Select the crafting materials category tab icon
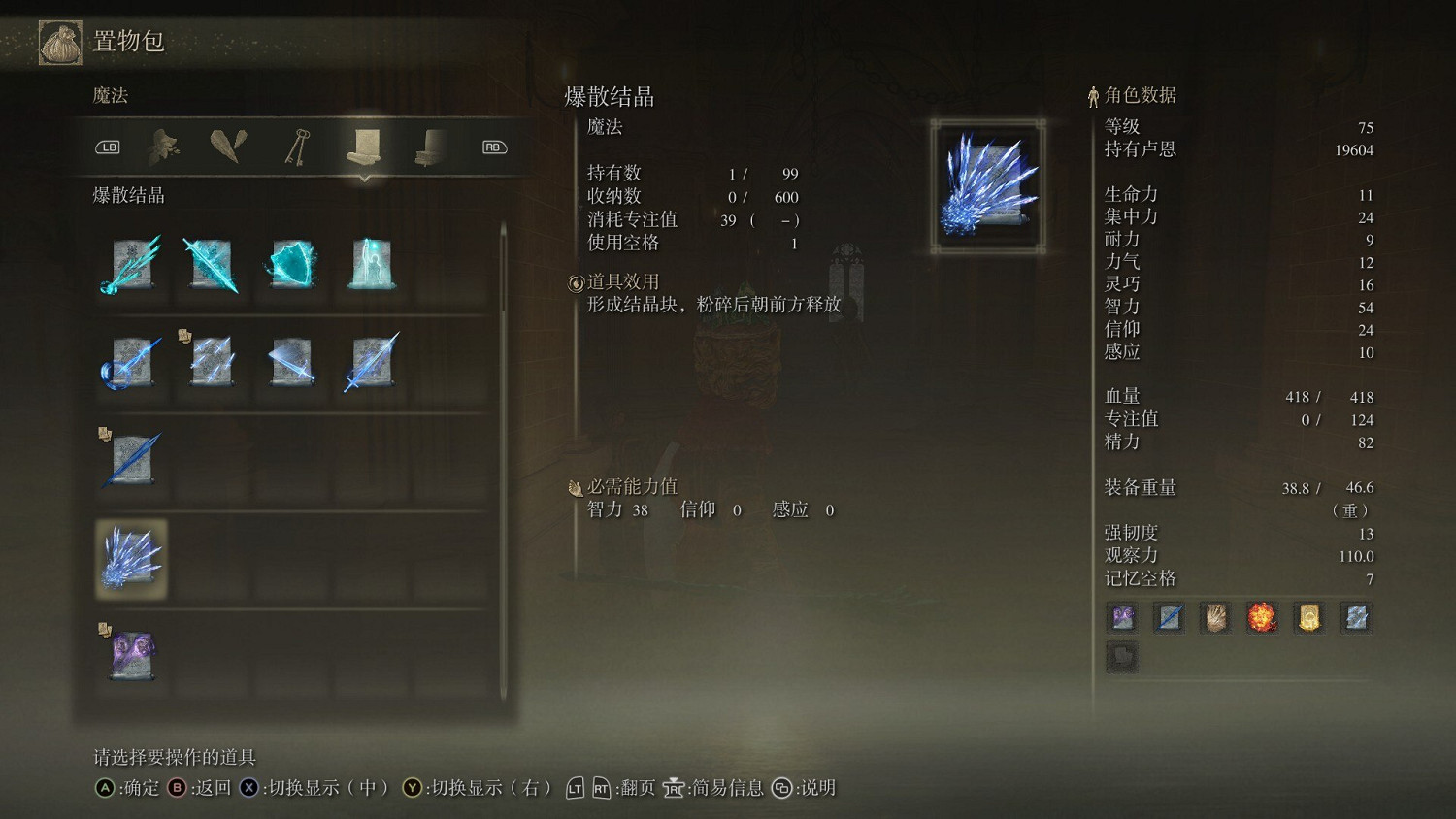The width and height of the screenshot is (1456, 819). click(x=160, y=146)
